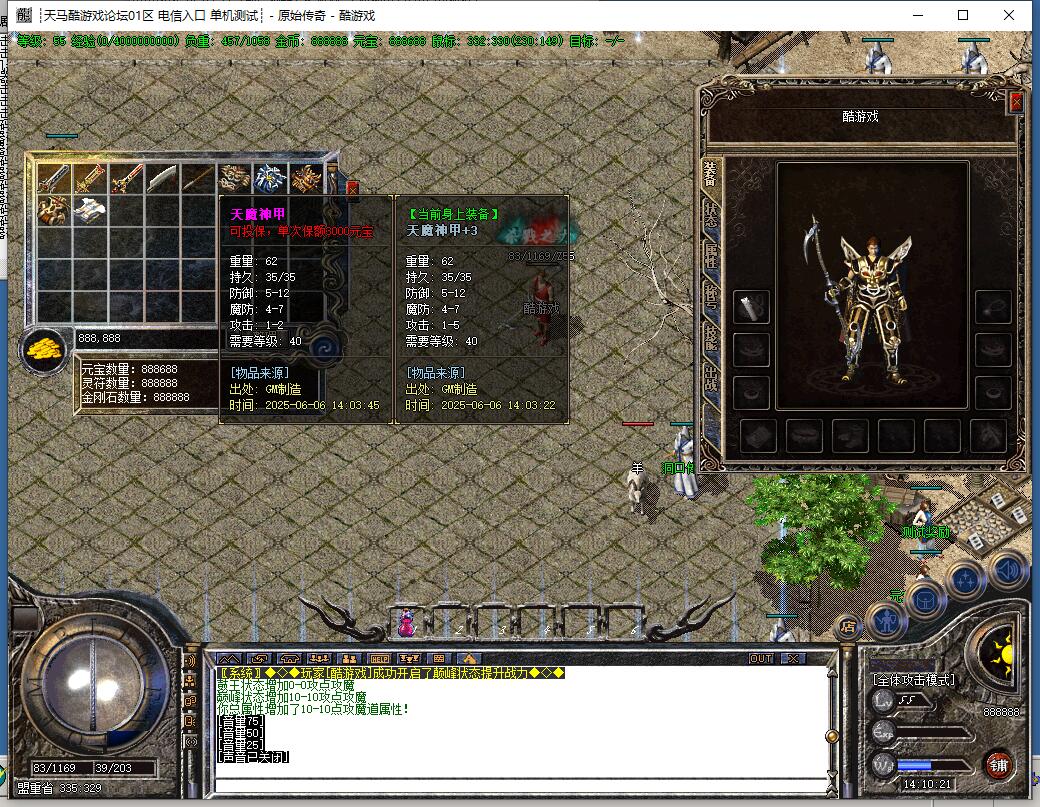Click the gold ingot pile icon
The height and width of the screenshot is (807, 1040).
tap(43, 350)
